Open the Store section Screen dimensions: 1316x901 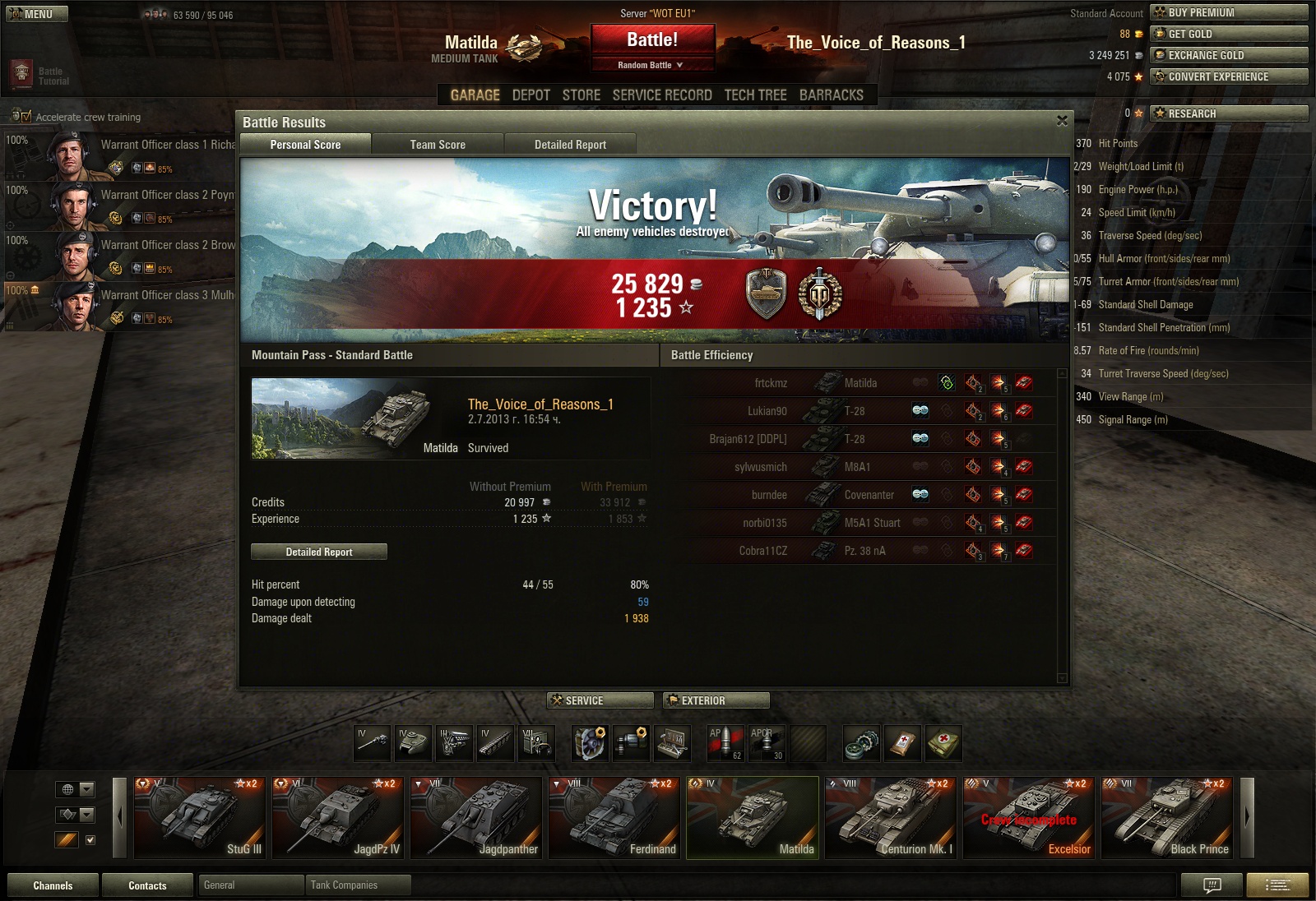[x=582, y=95]
